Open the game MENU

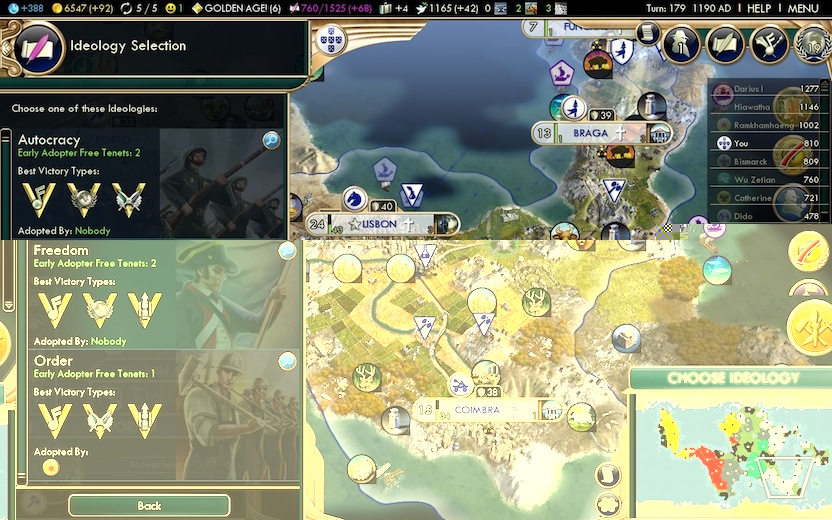pos(803,8)
